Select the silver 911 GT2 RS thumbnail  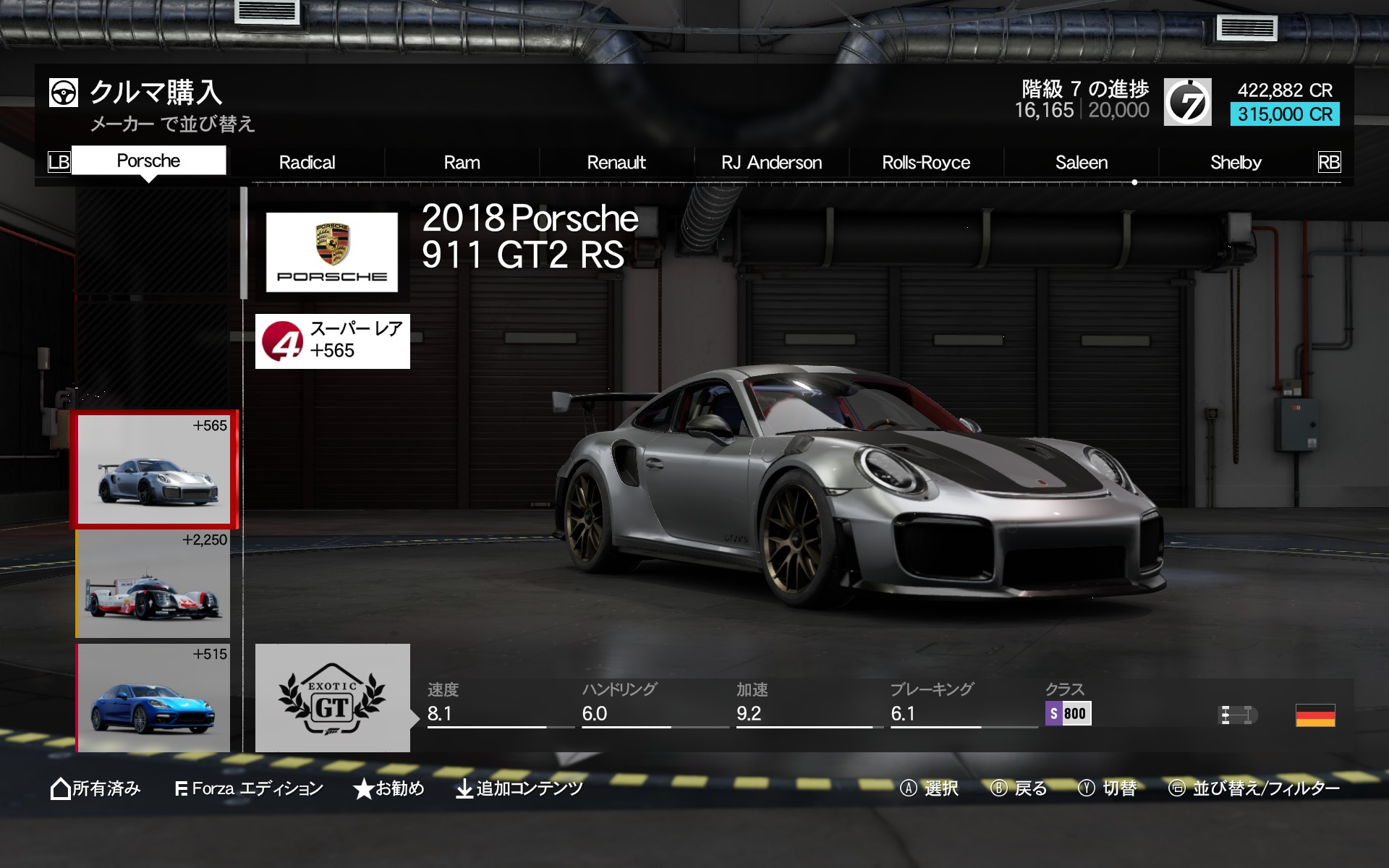pyautogui.click(x=153, y=469)
